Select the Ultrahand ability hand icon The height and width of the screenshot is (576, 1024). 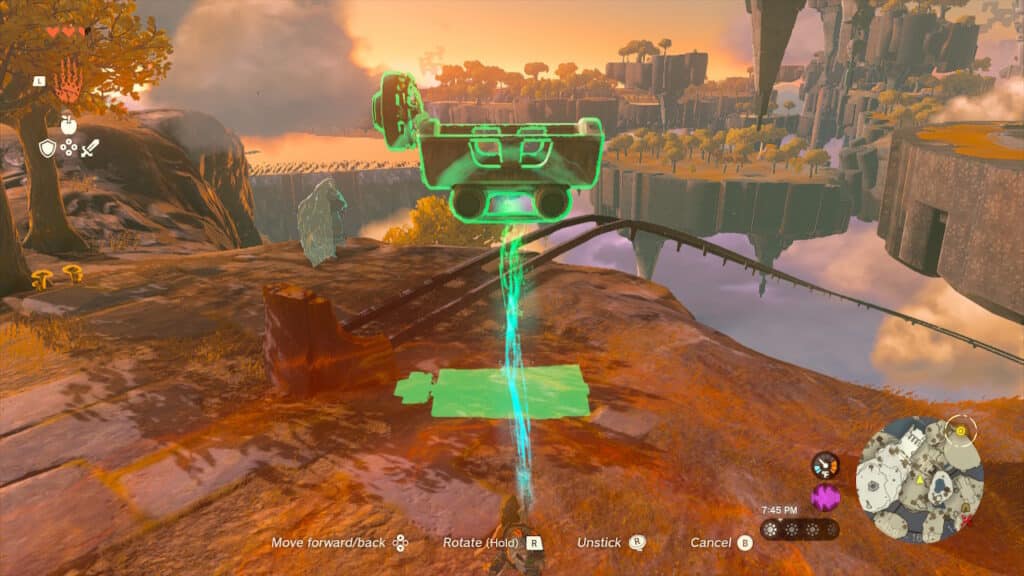(67, 80)
